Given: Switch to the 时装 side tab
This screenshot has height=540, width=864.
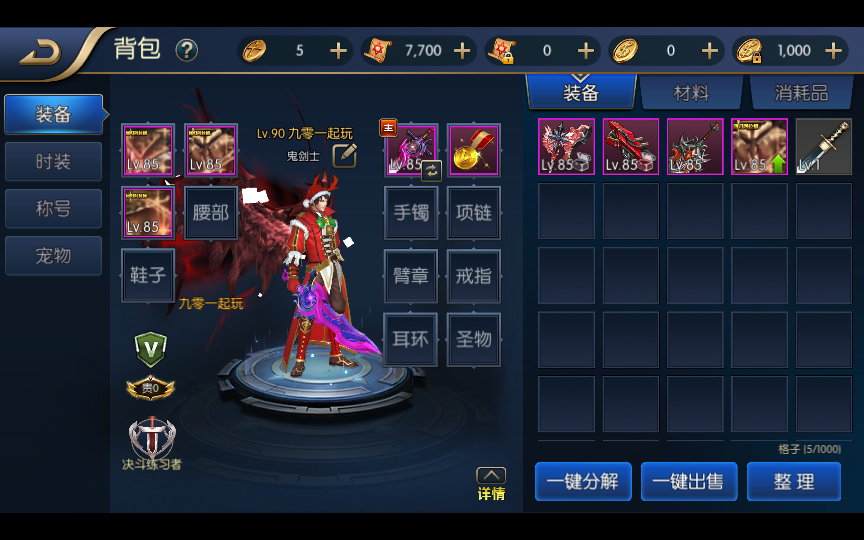Looking at the screenshot, I should coord(53,161).
